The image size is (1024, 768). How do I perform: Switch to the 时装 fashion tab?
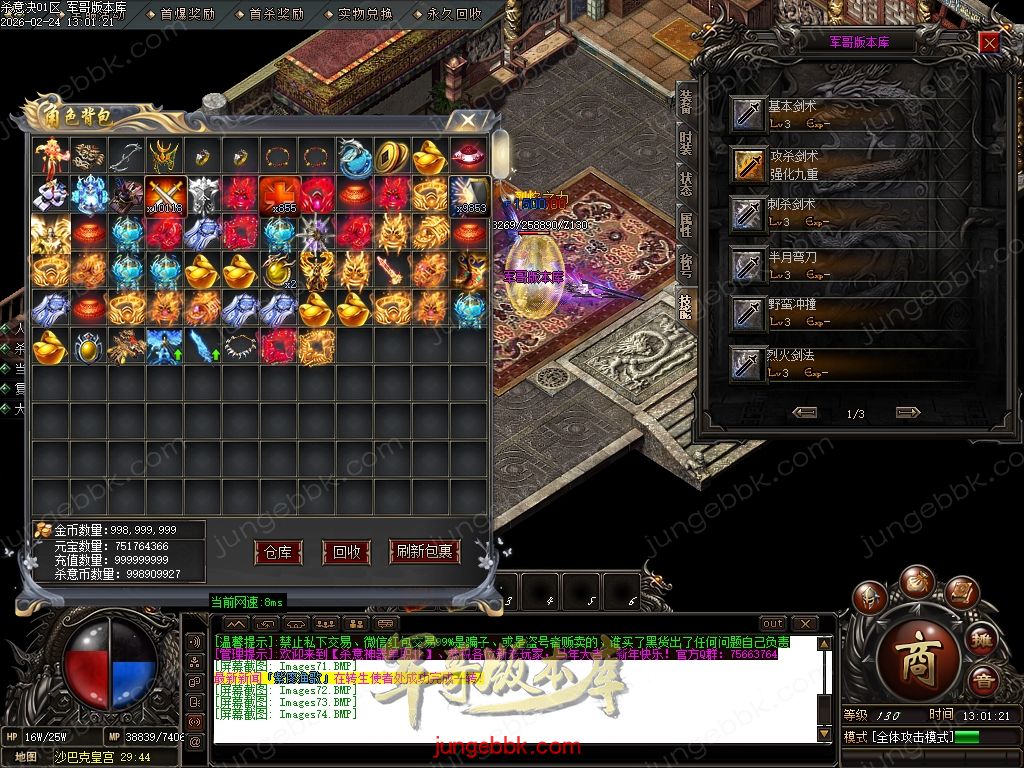[x=685, y=145]
